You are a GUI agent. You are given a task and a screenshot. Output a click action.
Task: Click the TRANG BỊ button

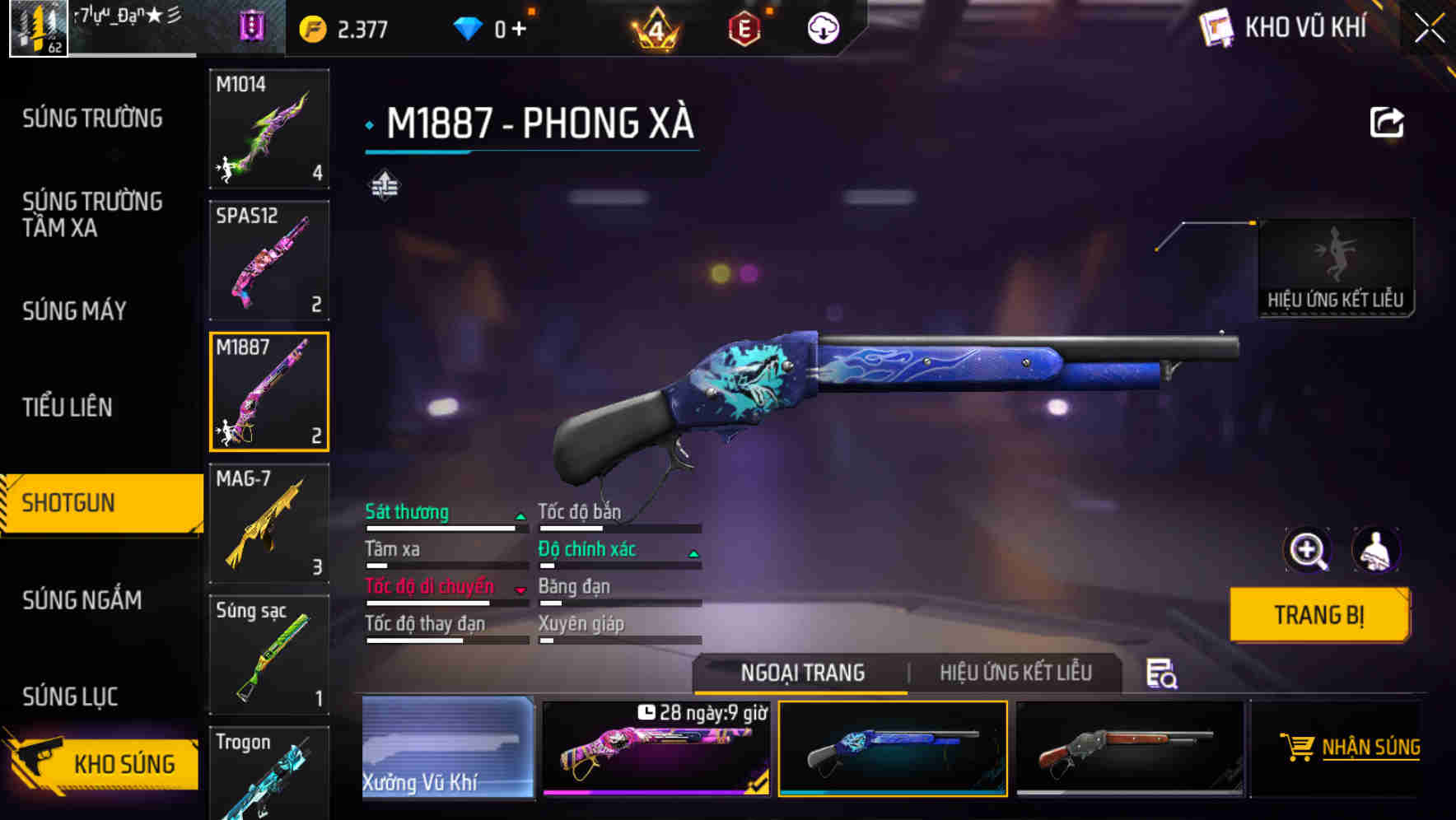1318,614
